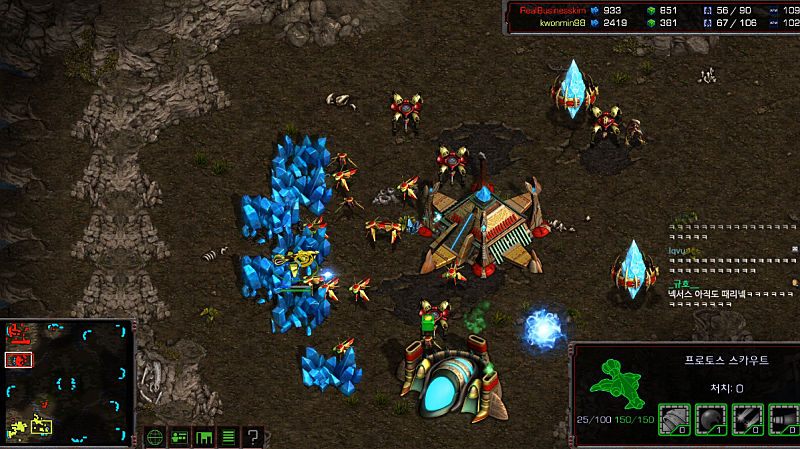
Task: Click the plasma shield upgrade orb icon
Action: coord(711,419)
